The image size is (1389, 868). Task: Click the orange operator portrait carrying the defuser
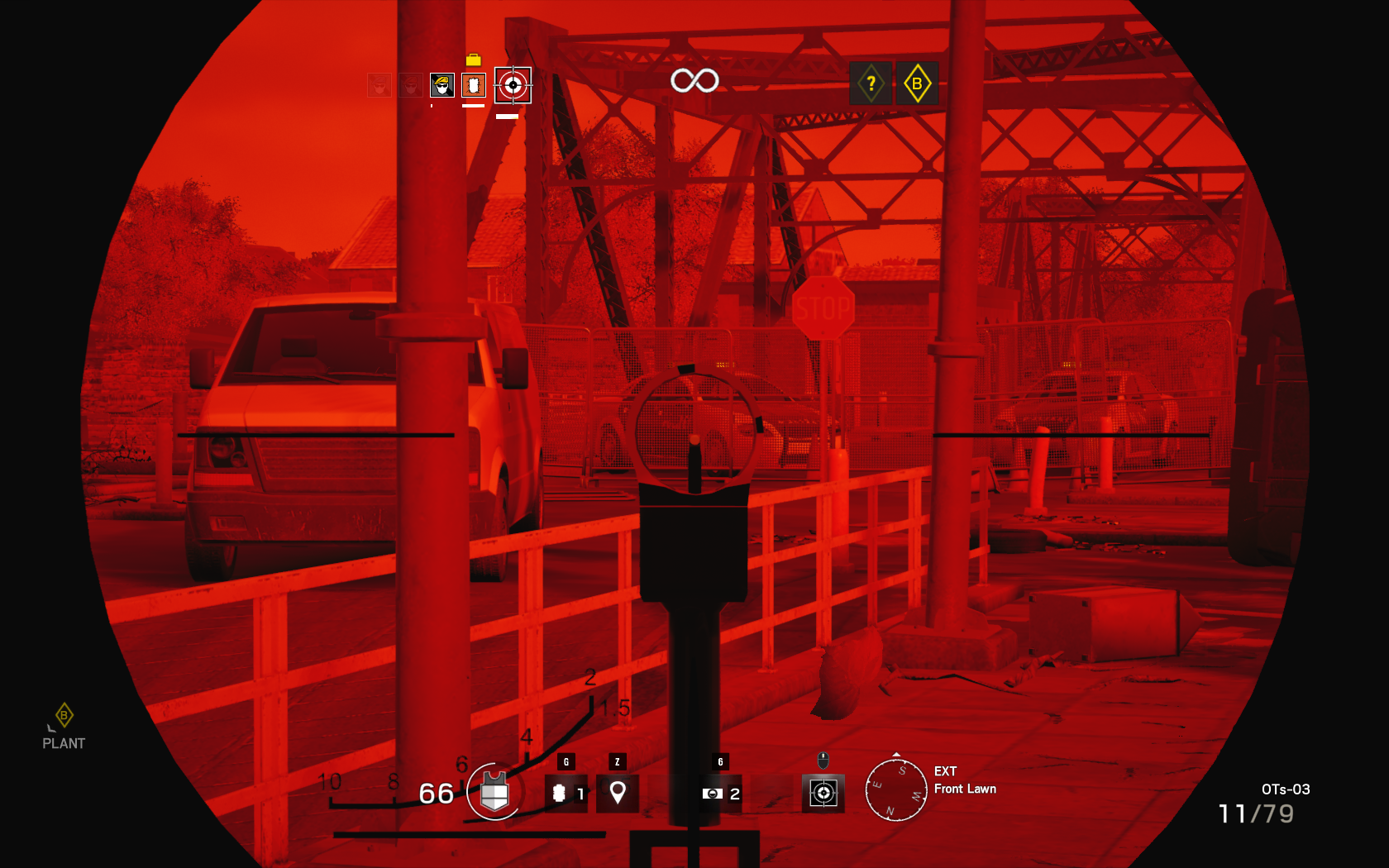click(473, 85)
